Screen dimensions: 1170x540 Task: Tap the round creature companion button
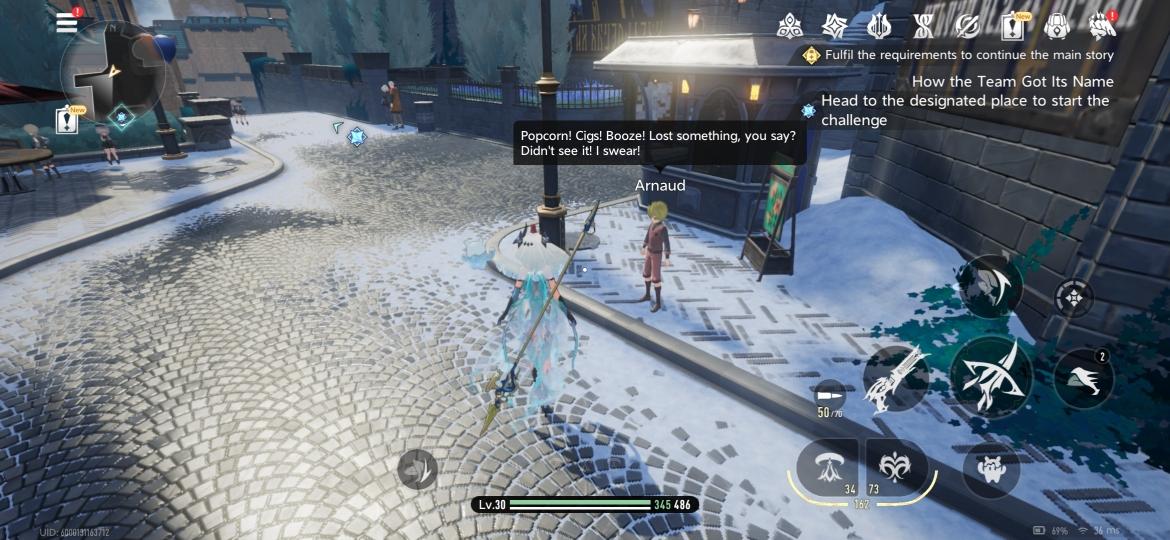pos(991,468)
